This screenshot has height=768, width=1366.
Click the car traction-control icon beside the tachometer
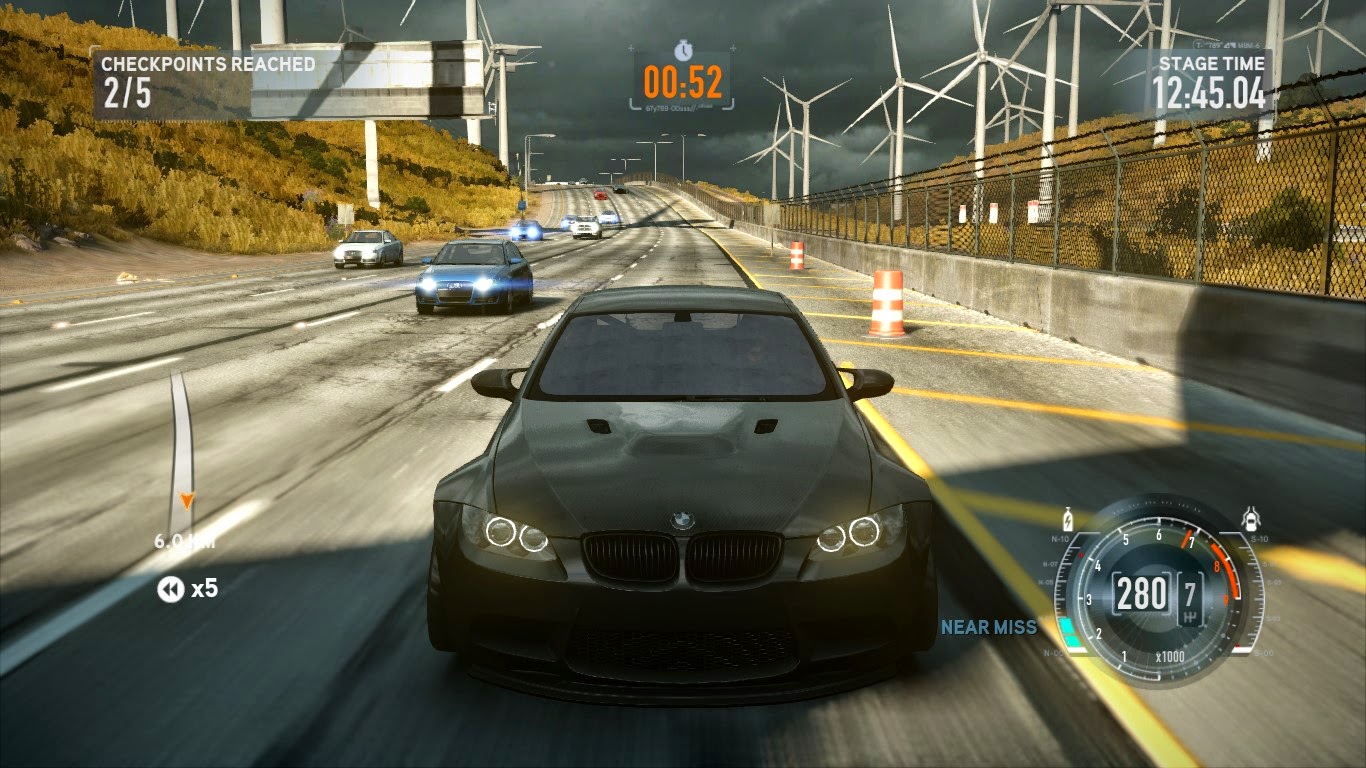pos(1251,519)
